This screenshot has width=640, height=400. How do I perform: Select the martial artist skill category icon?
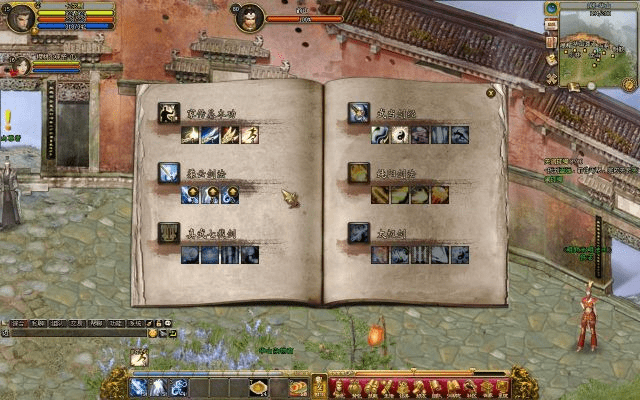168,113
